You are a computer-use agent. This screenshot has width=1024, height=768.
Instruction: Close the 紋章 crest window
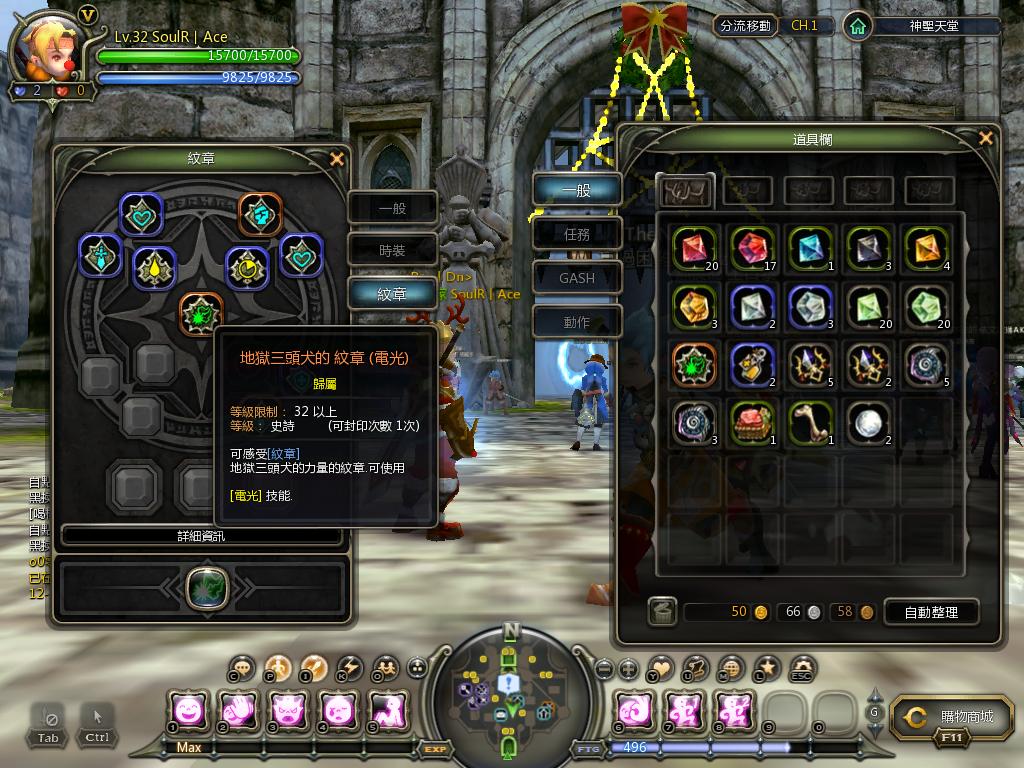(337, 159)
